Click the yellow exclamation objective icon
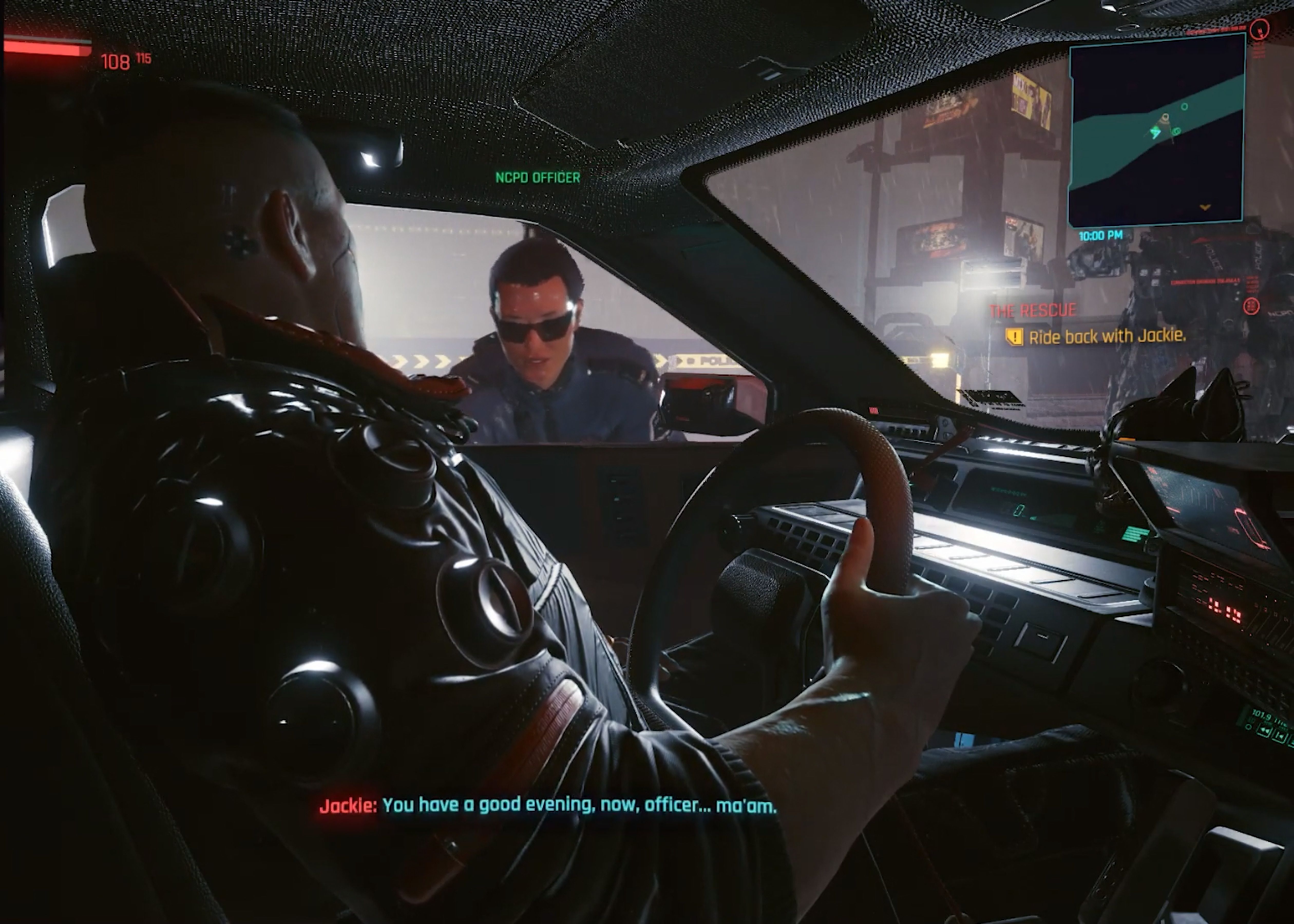 point(1013,337)
